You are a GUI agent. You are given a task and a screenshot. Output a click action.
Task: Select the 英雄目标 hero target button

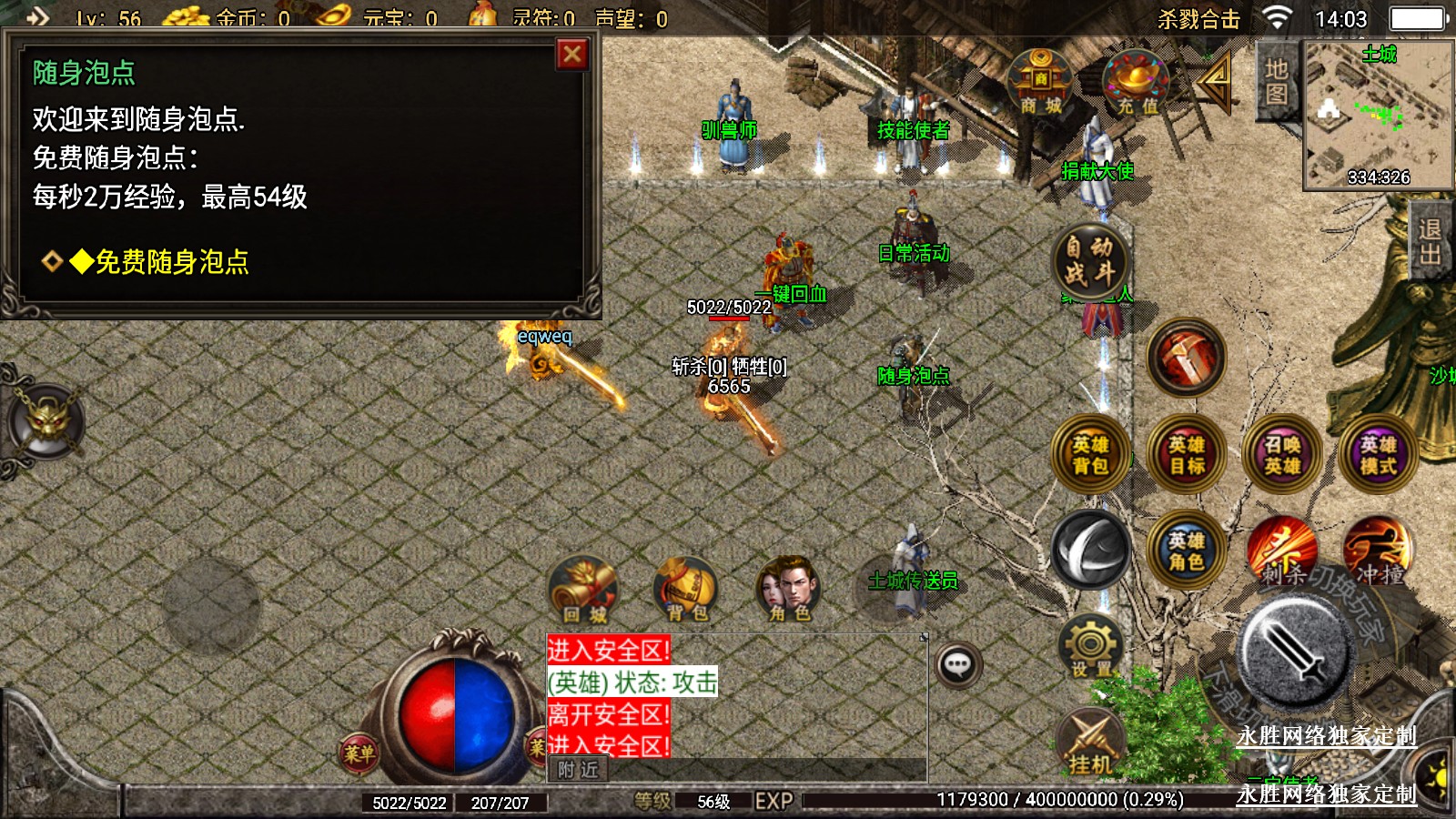tap(1187, 455)
